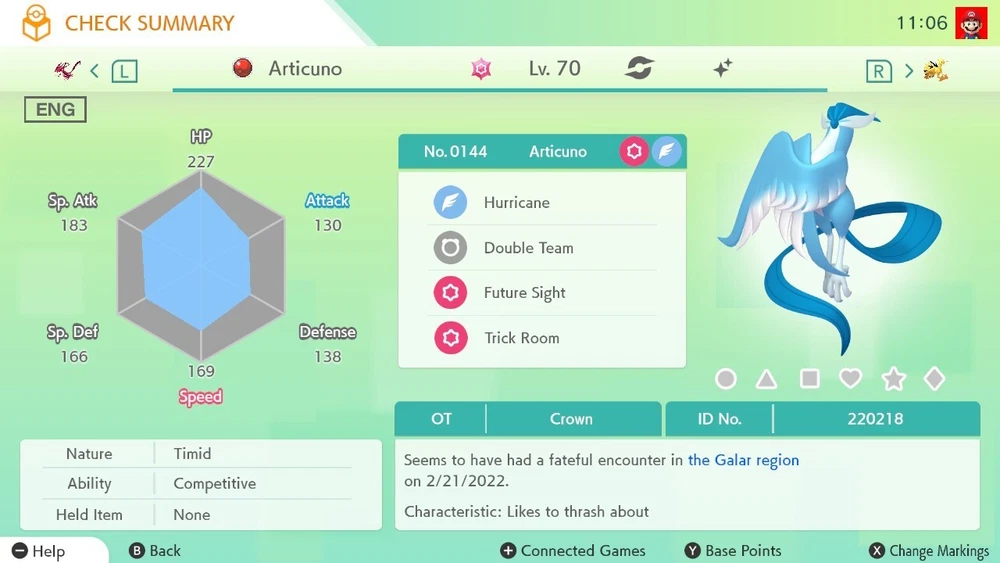This screenshot has height=563, width=1000.
Task: Toggle the star marking
Action: click(x=893, y=379)
